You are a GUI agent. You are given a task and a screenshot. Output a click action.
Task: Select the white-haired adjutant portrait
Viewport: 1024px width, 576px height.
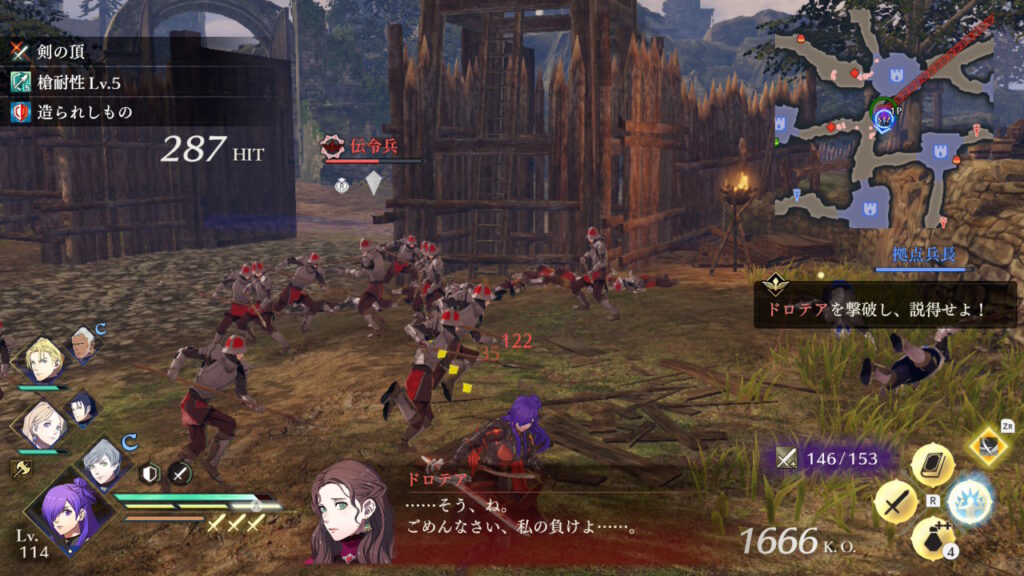pos(84,346)
